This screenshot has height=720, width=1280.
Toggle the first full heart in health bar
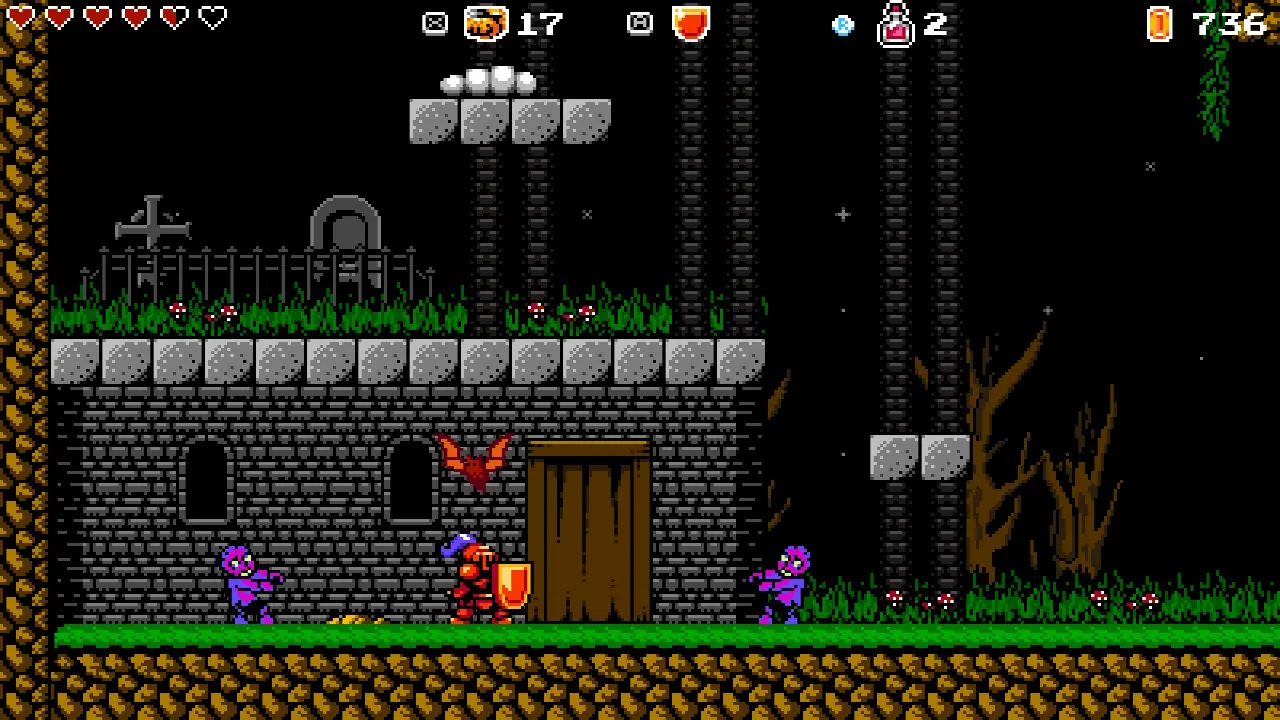pyautogui.click(x=22, y=17)
